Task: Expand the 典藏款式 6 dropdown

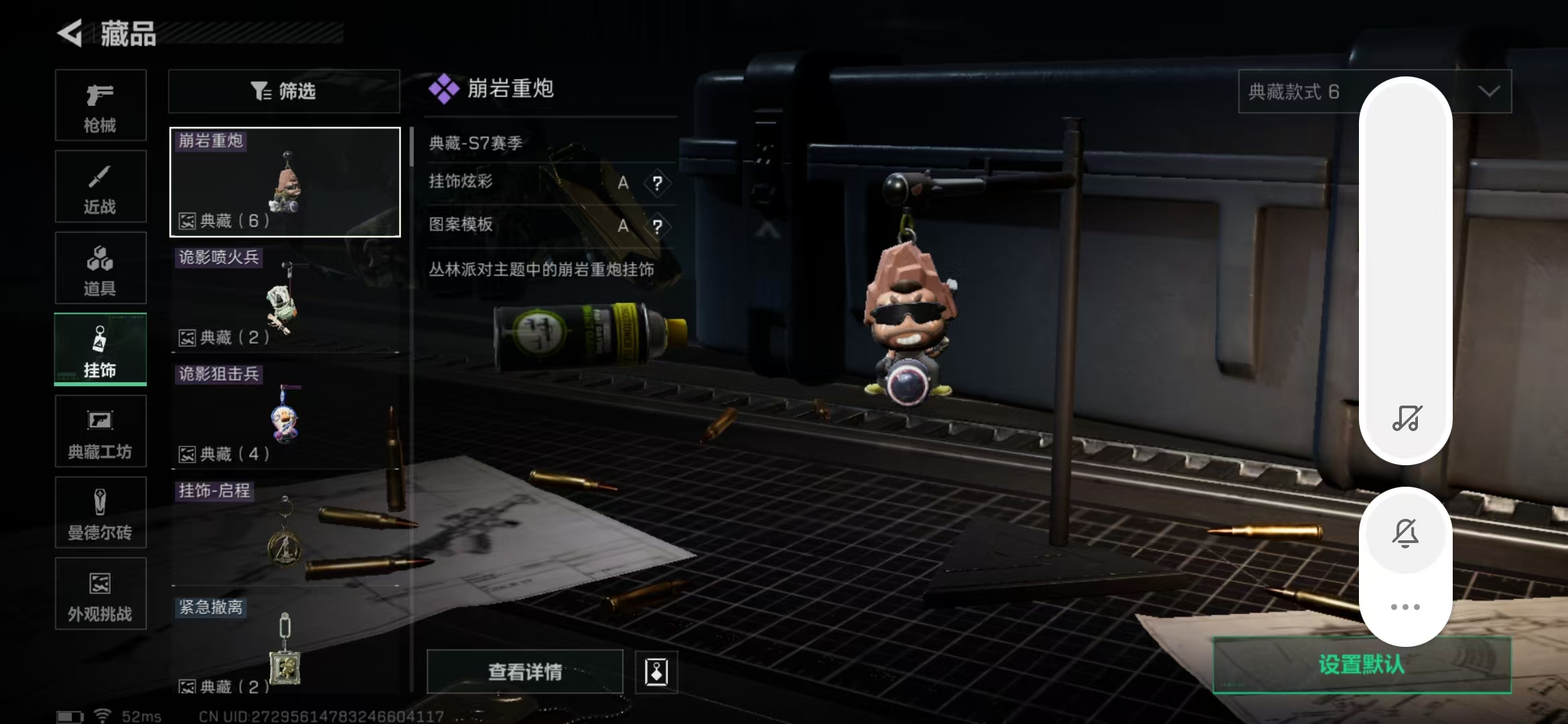Action: [x=1300, y=91]
